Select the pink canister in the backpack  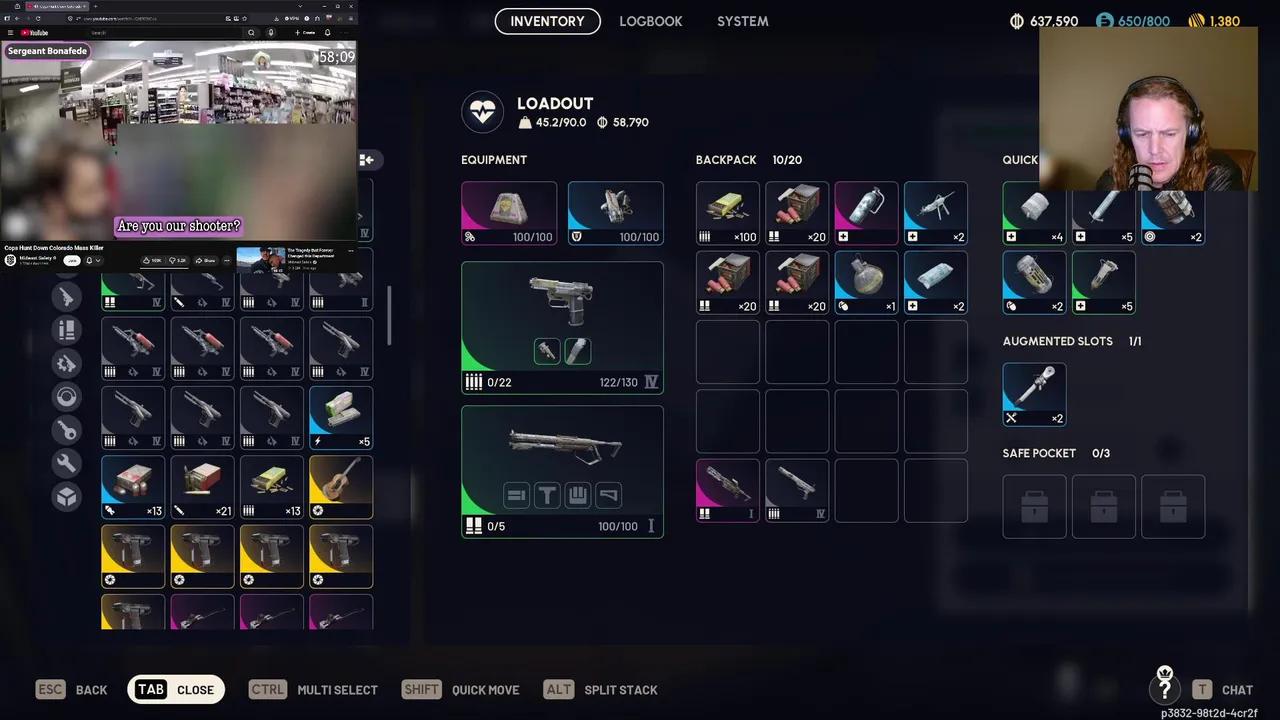[866, 213]
